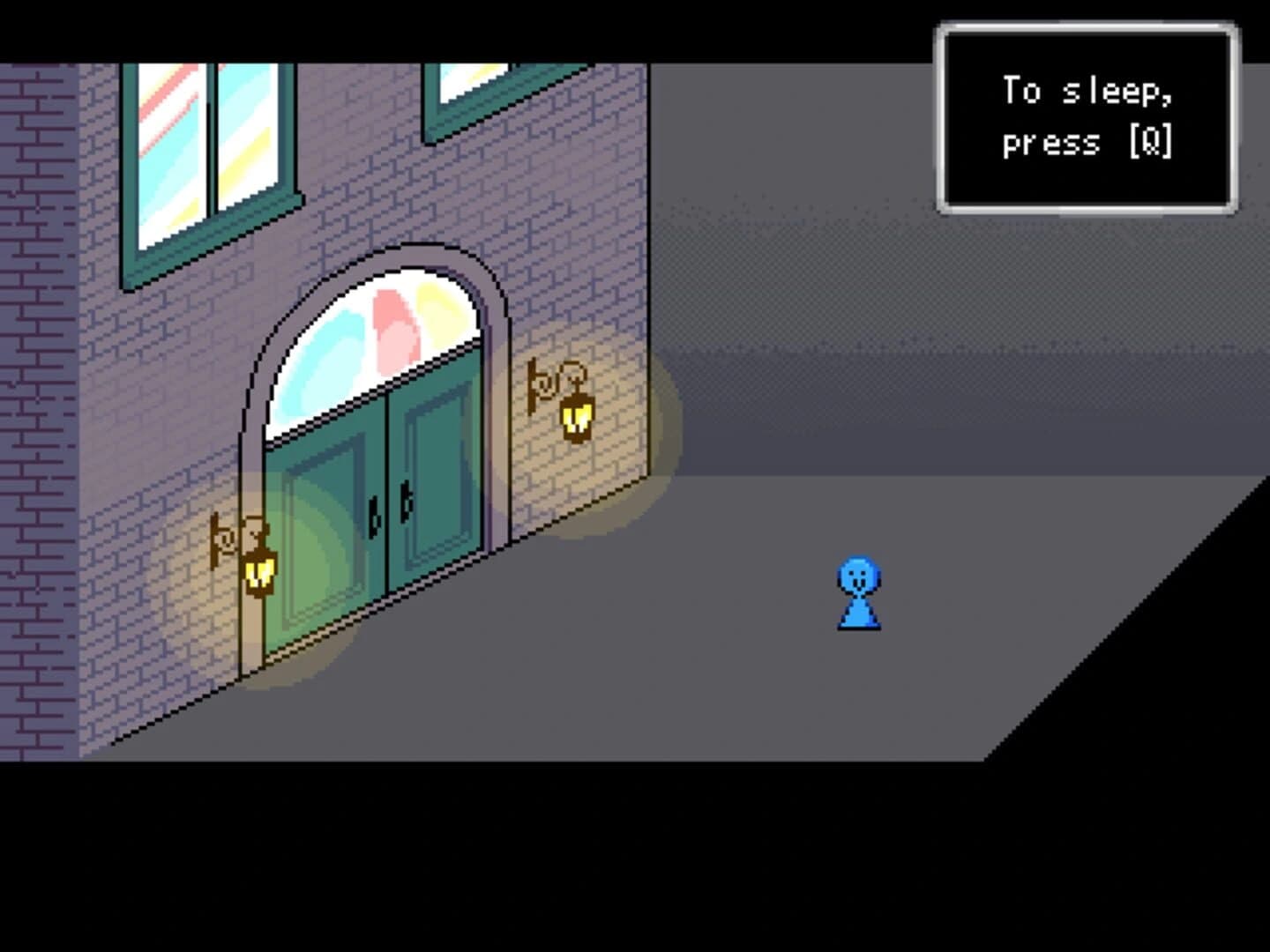
Task: Click the right door handle
Action: pyautogui.click(x=406, y=505)
